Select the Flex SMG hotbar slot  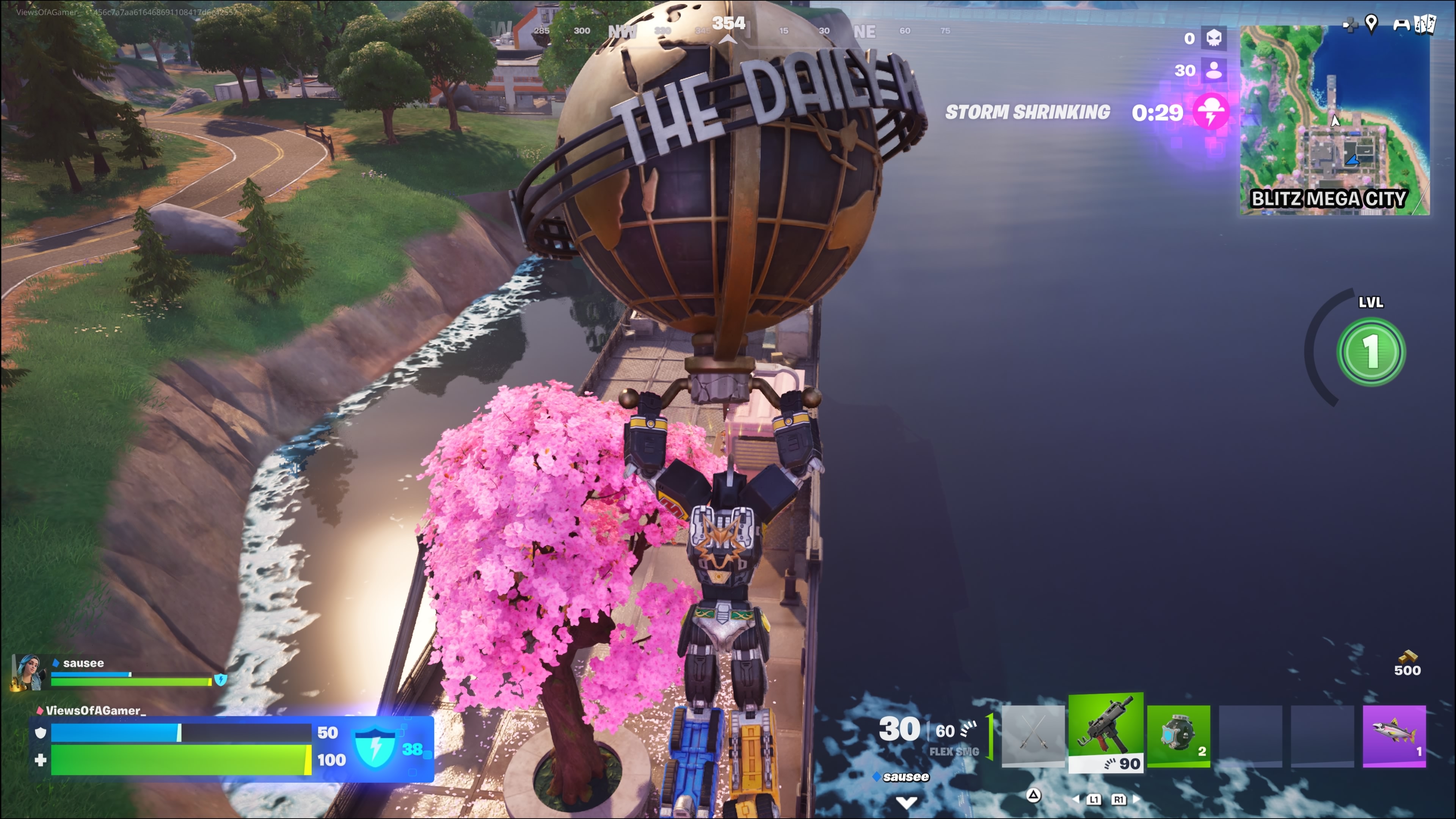point(1106,731)
